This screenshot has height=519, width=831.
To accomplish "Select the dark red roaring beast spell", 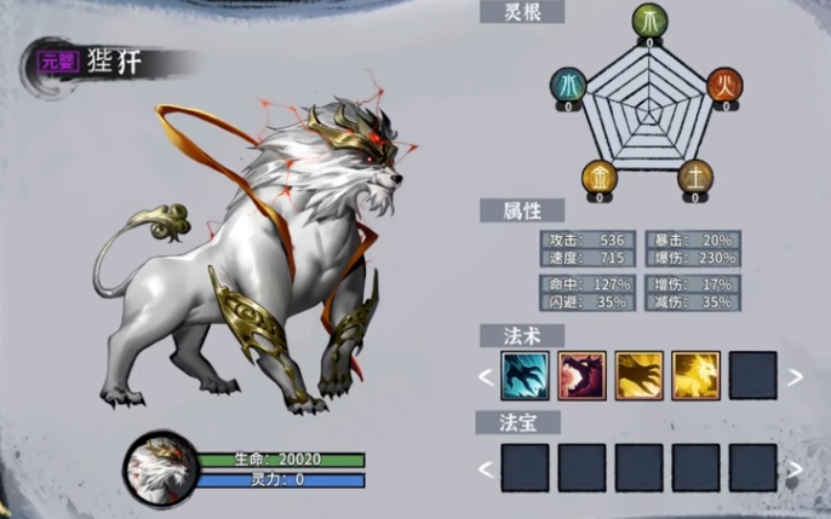I will 582,376.
